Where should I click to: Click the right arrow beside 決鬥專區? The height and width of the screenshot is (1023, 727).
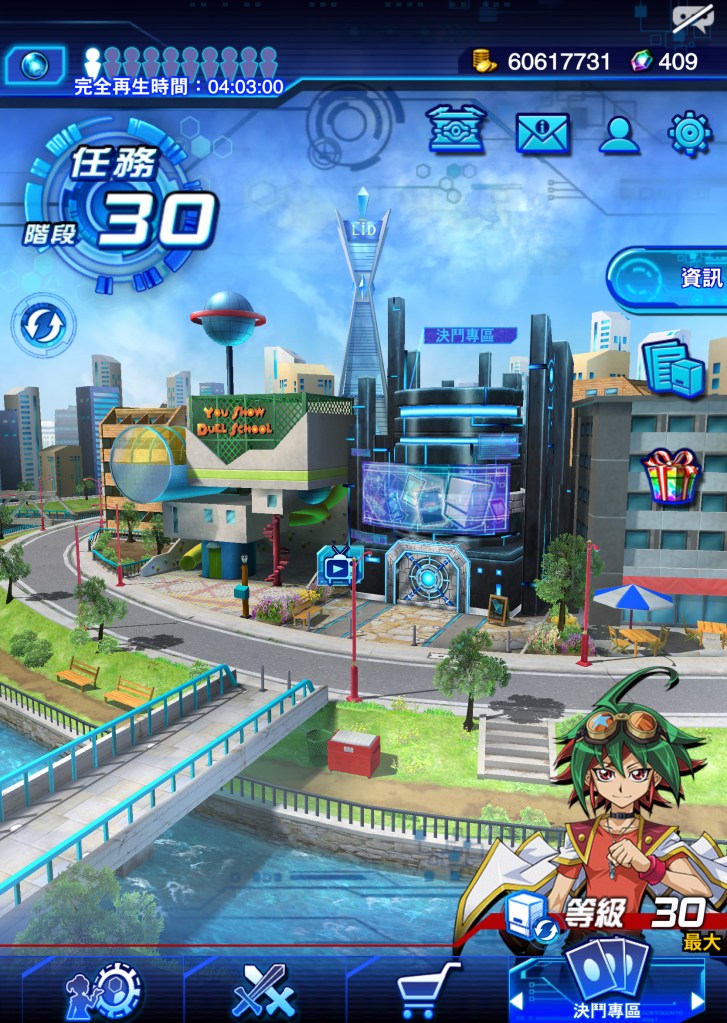(698, 1000)
